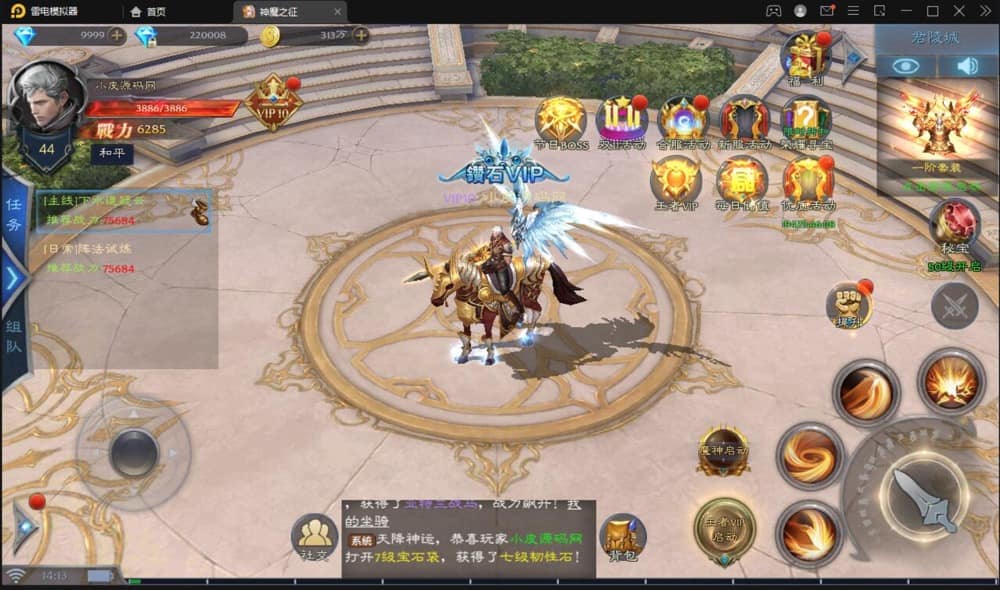1000x590 pixels.
Task: Open the 社交 social menu
Action: (x=314, y=540)
